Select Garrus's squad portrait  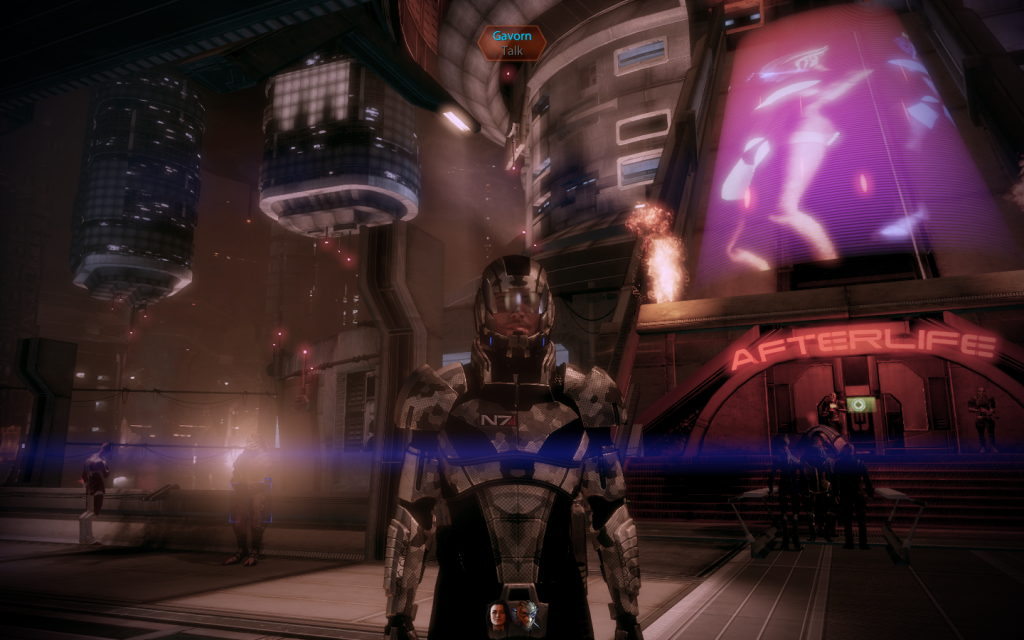525,614
